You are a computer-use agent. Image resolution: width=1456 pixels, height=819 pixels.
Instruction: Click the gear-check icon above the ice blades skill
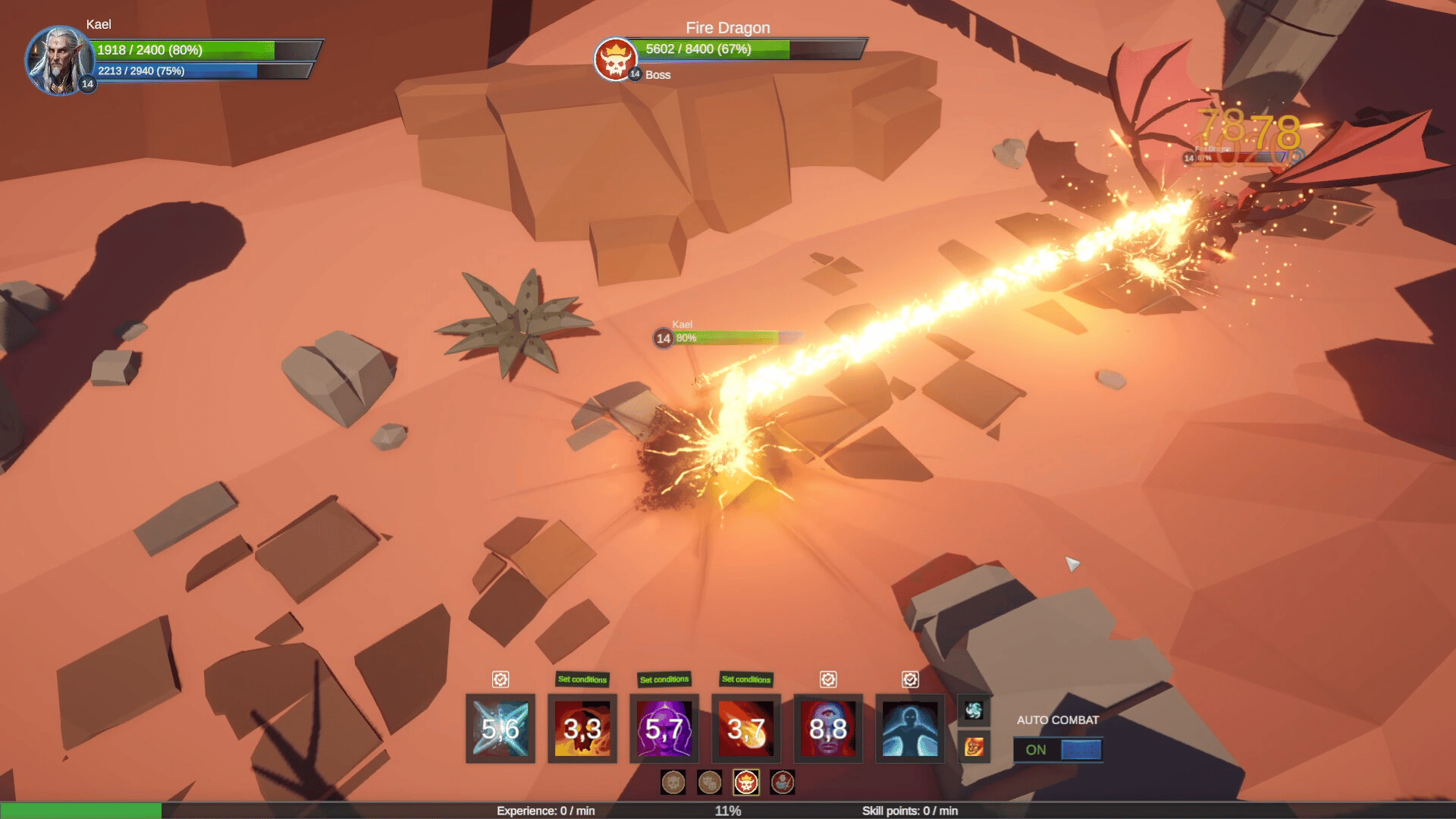click(x=500, y=679)
